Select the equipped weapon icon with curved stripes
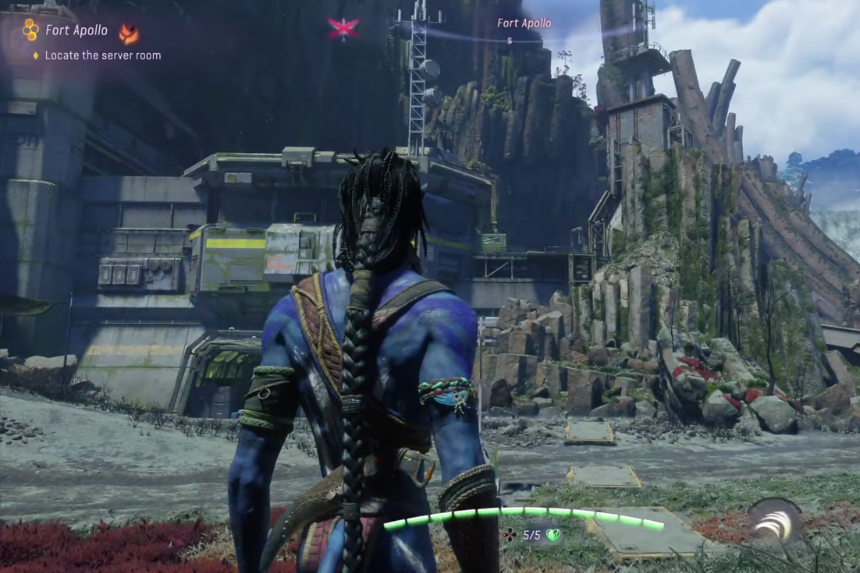The height and width of the screenshot is (573, 860). pos(775,521)
